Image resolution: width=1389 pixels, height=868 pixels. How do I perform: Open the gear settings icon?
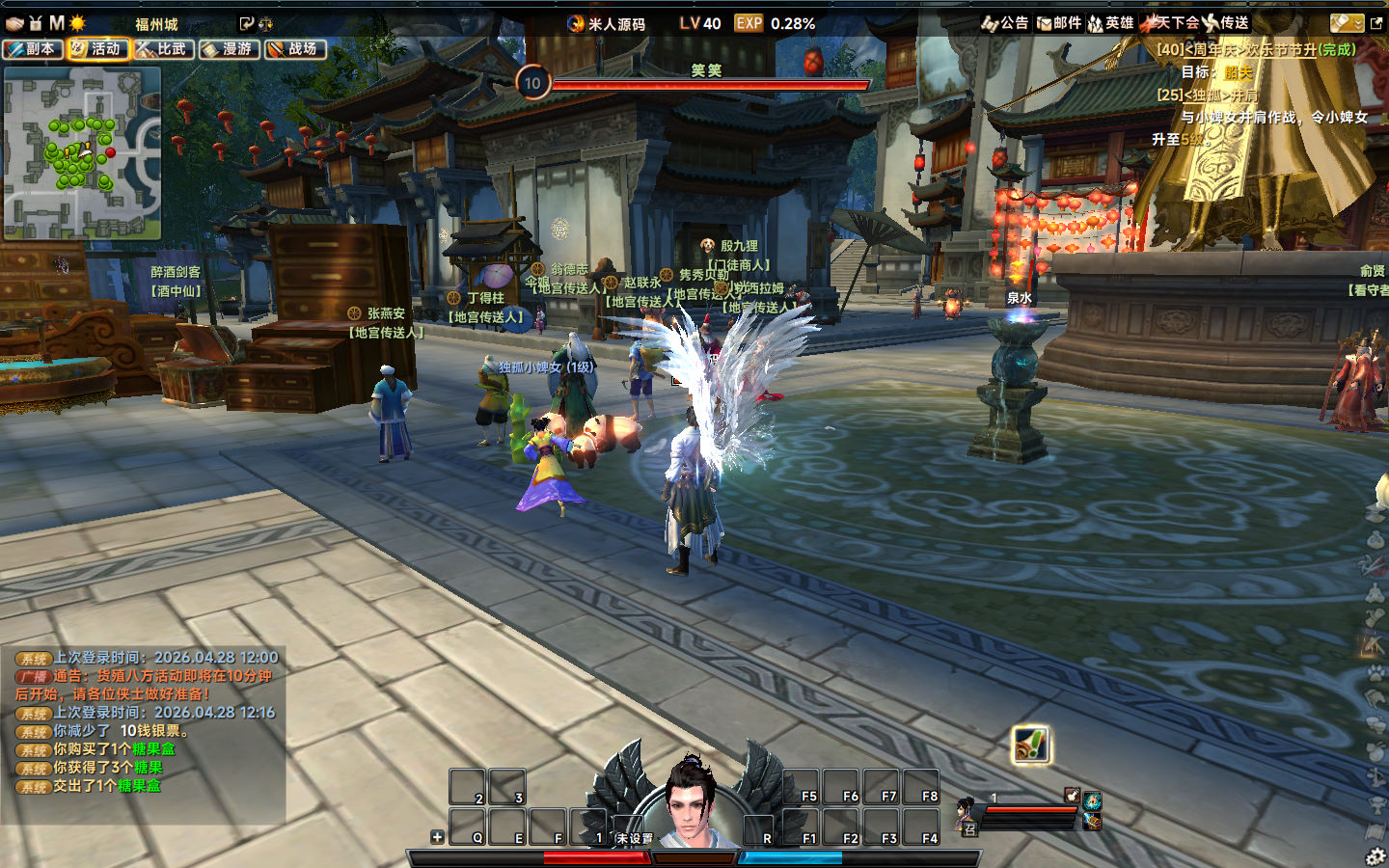1375,856
